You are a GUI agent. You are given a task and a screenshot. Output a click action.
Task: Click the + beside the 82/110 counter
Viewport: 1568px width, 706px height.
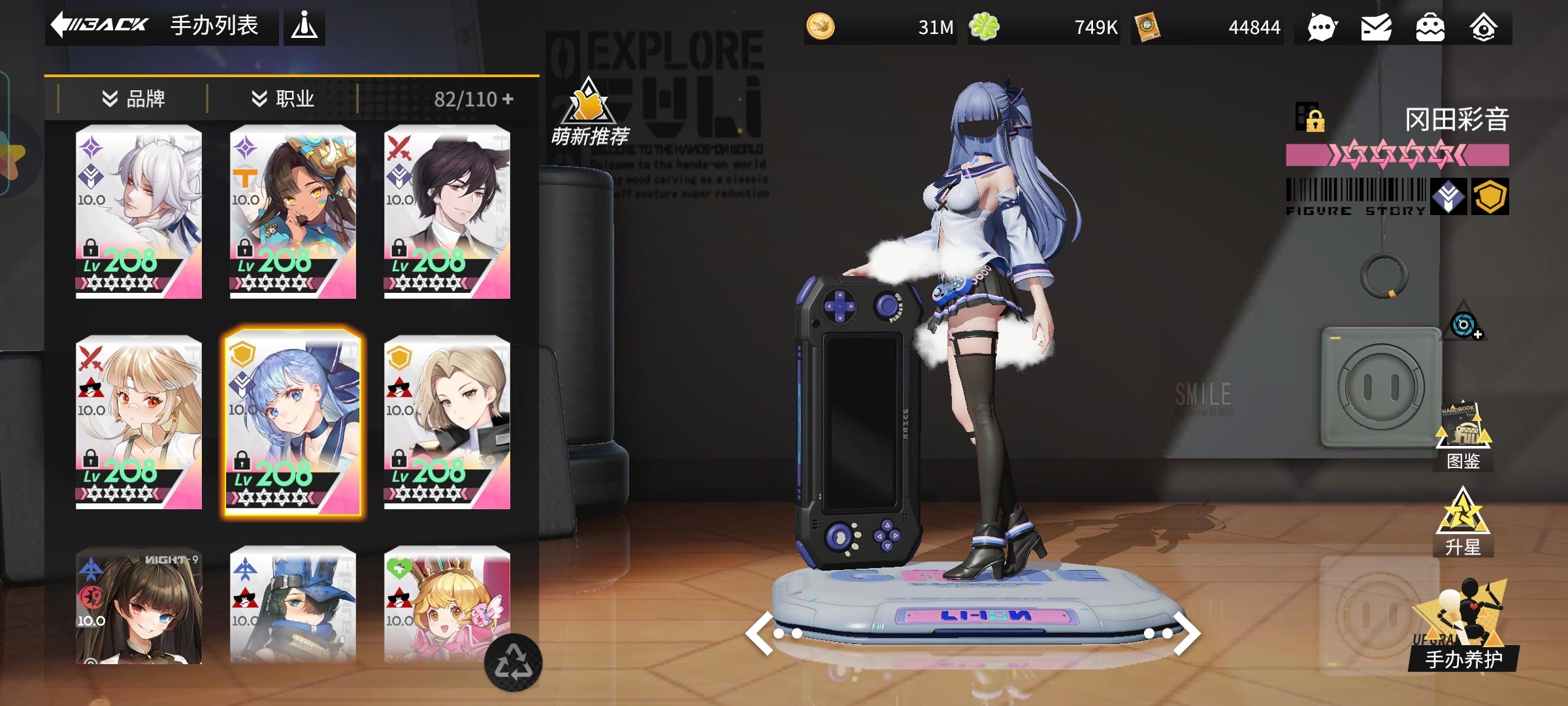[509, 98]
